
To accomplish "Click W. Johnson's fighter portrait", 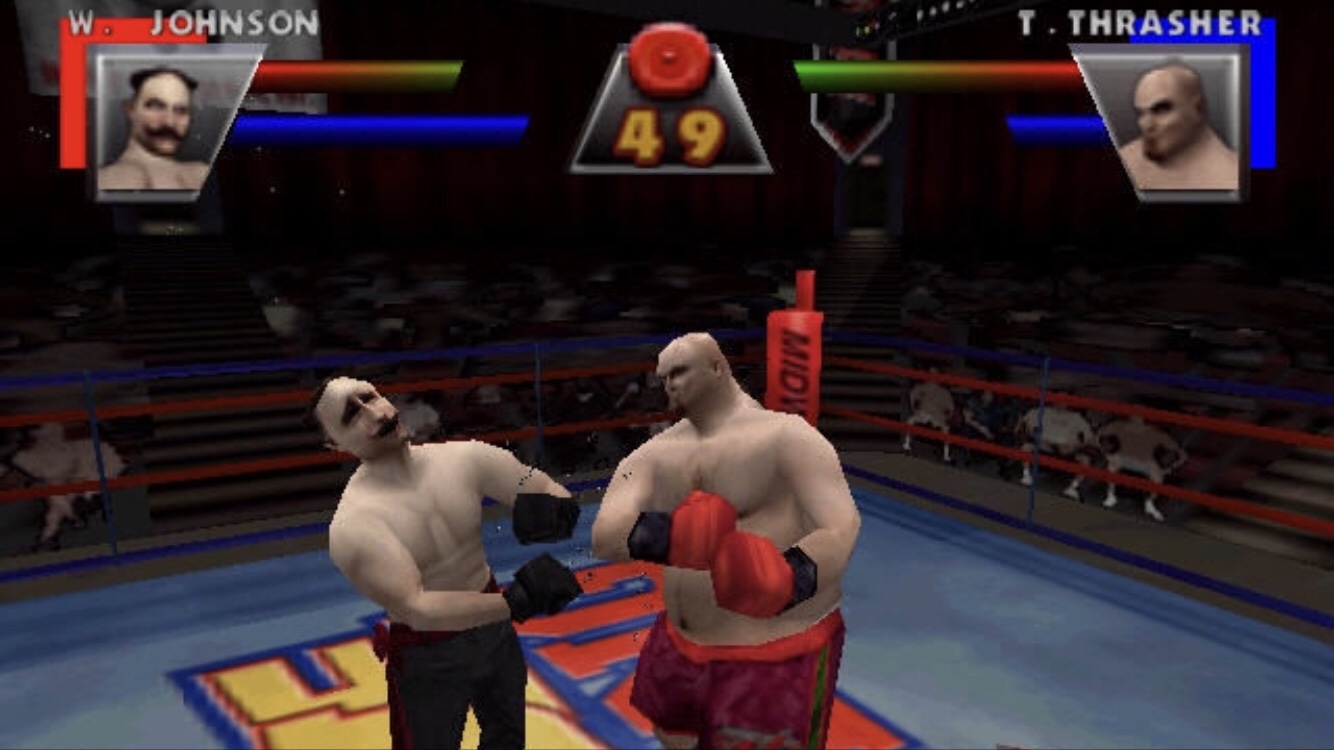I will [157, 123].
